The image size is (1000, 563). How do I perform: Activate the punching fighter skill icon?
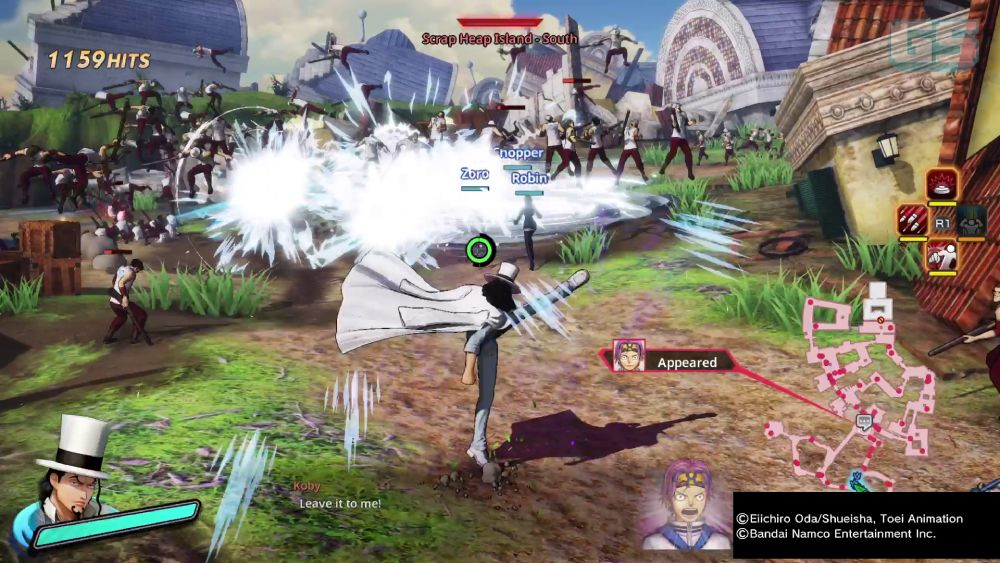coord(941,256)
